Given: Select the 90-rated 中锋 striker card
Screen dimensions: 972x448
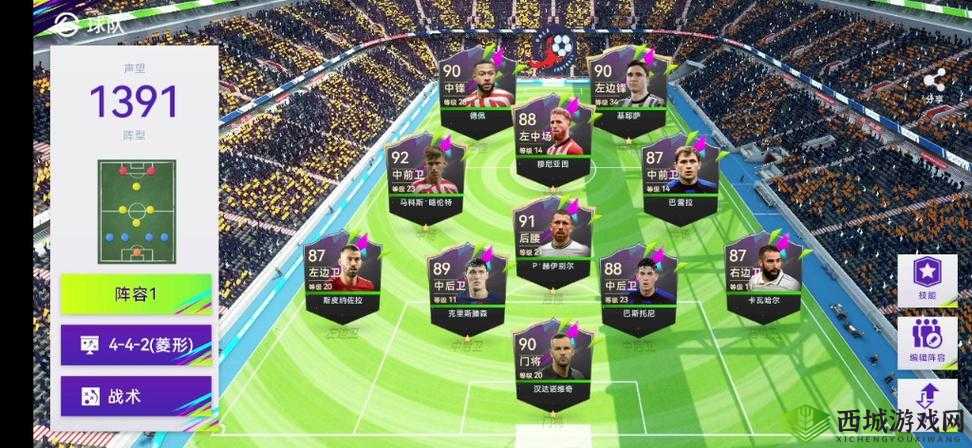Looking at the screenshot, I should tap(477, 84).
